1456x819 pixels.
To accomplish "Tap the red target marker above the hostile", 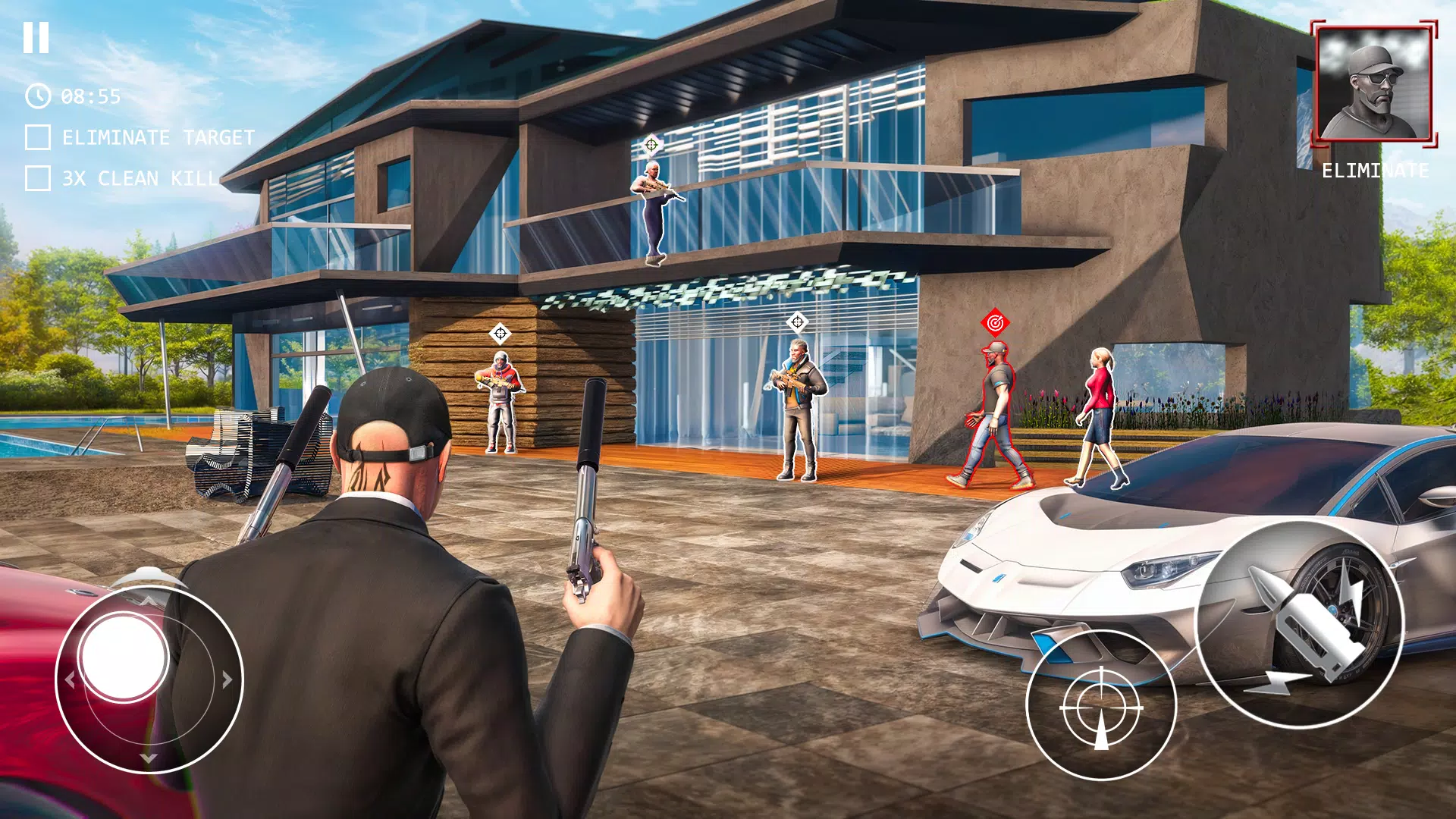I will pos(994,322).
